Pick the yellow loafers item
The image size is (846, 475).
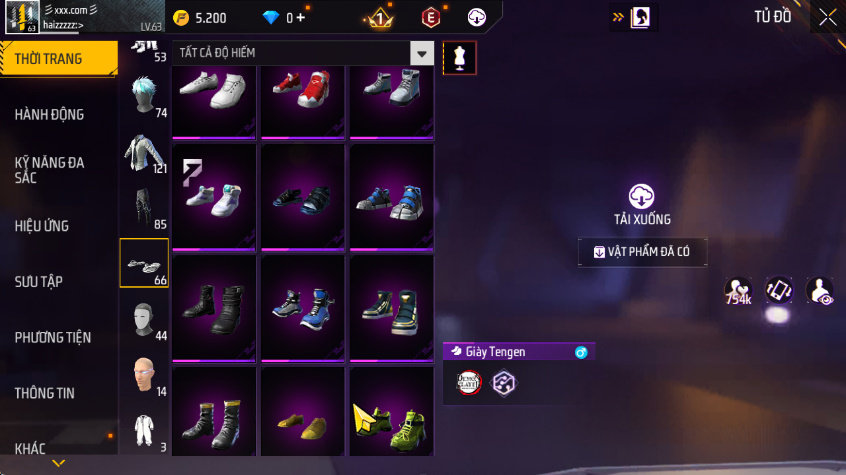pos(302,415)
